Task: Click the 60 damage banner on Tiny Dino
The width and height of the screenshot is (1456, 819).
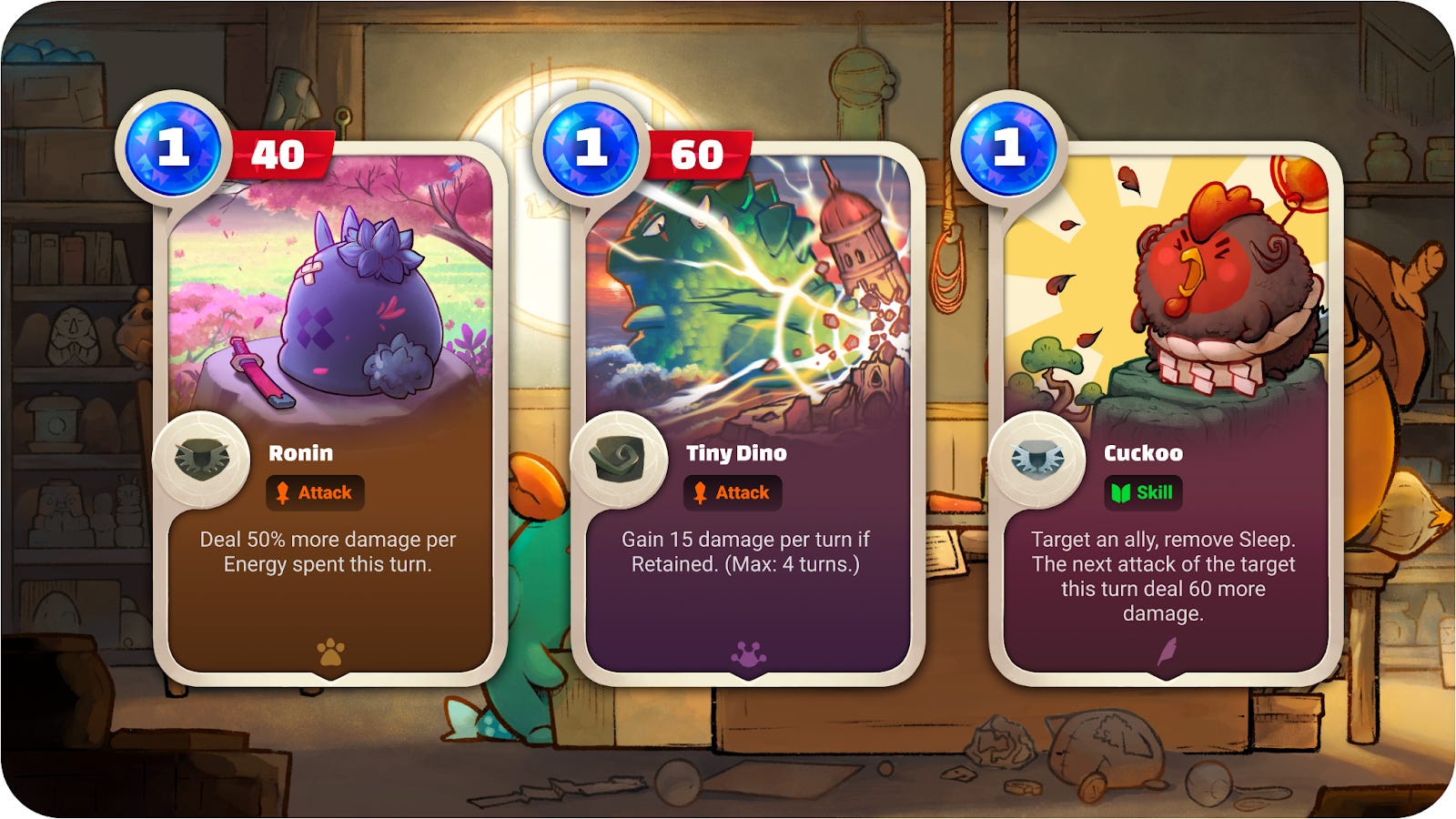Action: [696, 157]
